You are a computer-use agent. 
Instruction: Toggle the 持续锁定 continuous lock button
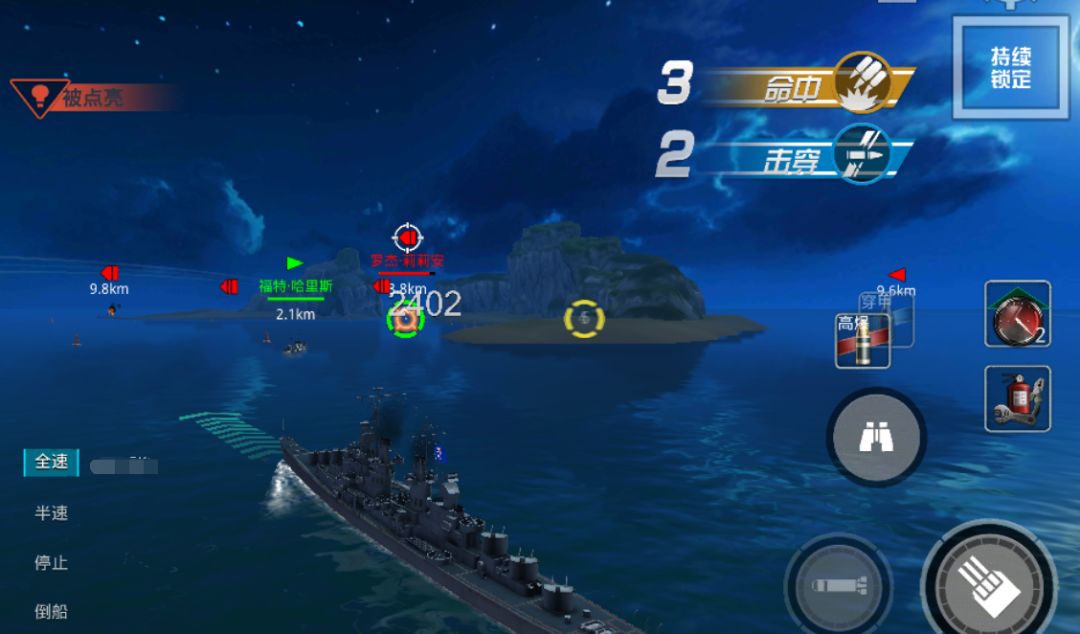pos(1010,68)
